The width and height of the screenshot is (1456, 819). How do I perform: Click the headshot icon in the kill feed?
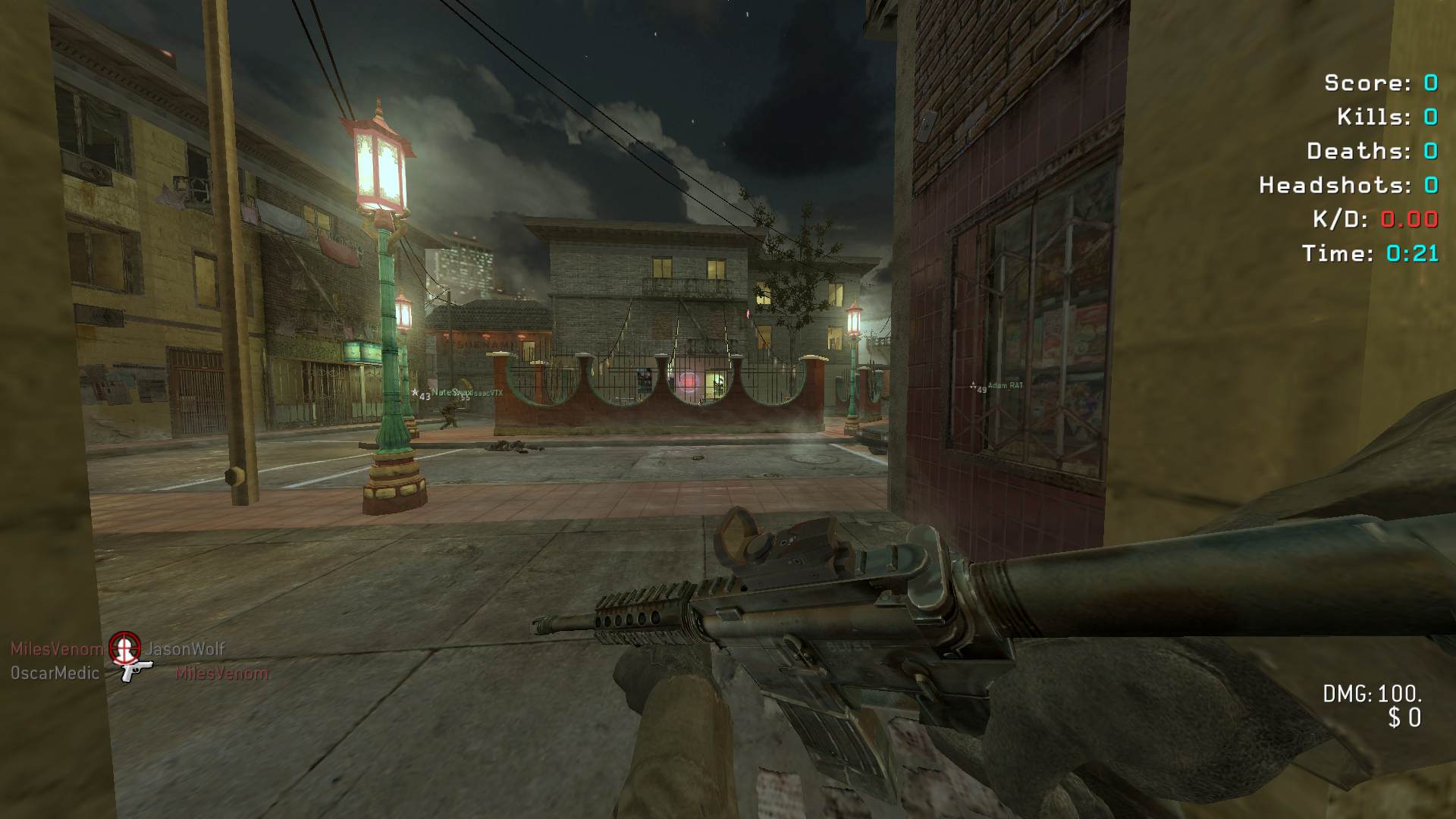click(124, 647)
